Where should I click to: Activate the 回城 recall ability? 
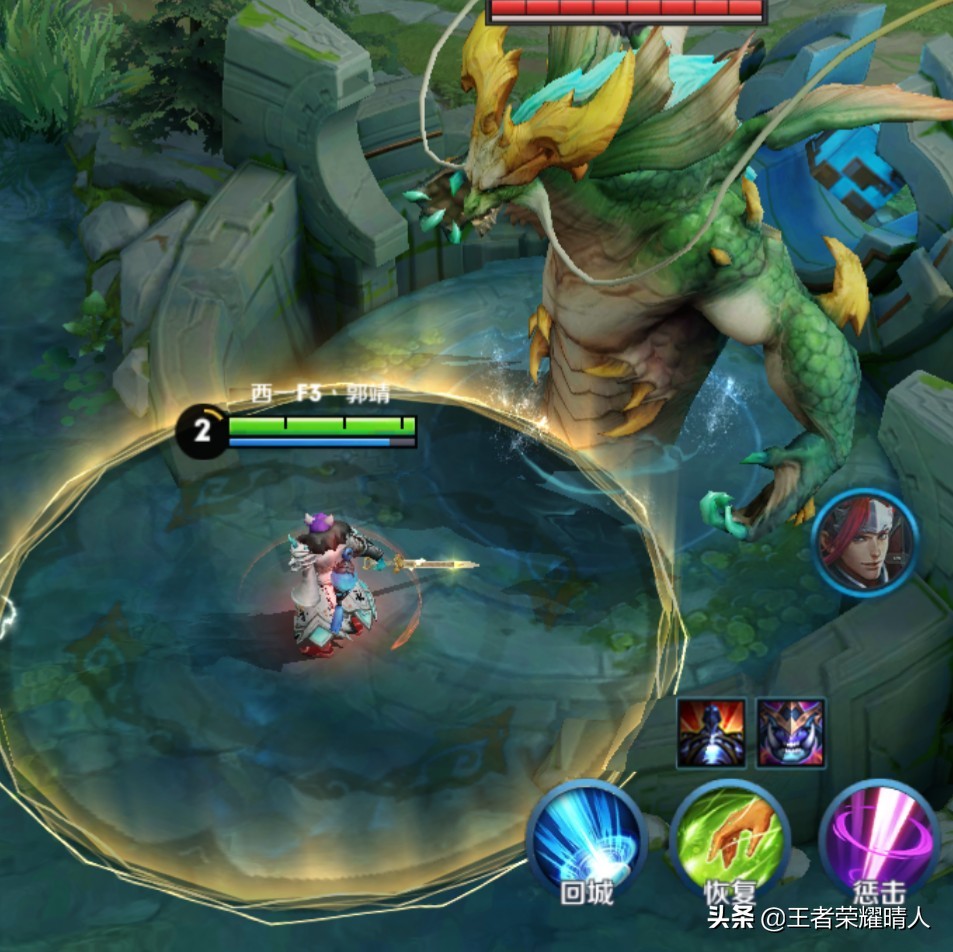point(587,838)
